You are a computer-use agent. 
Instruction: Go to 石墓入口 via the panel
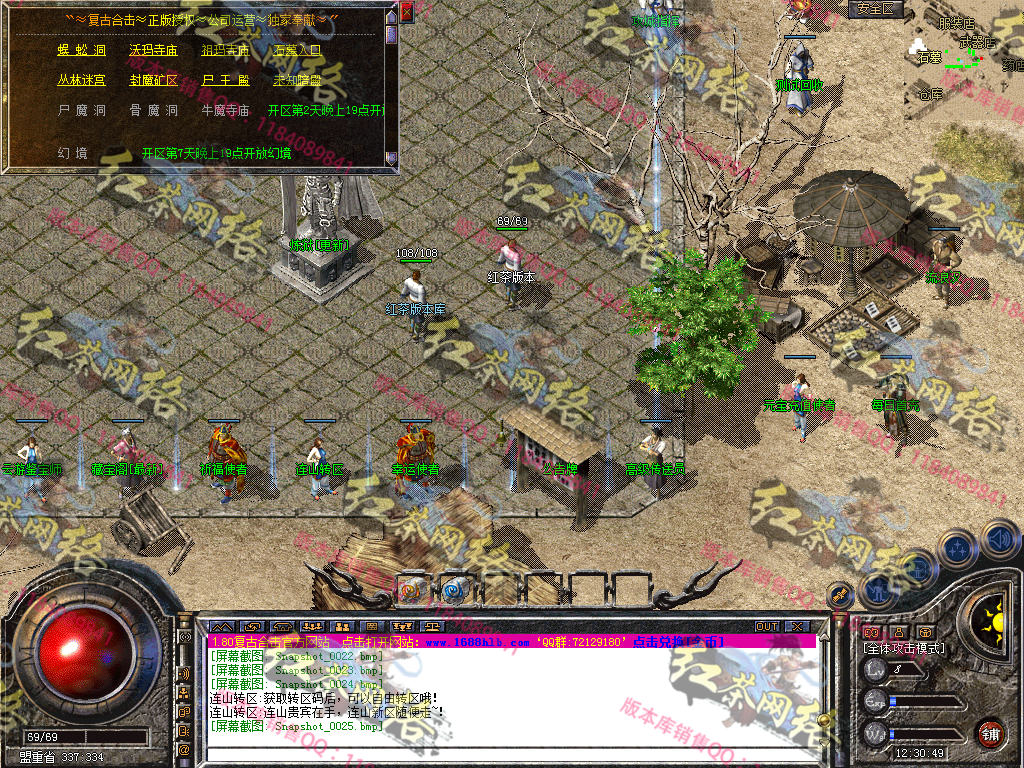(x=297, y=49)
